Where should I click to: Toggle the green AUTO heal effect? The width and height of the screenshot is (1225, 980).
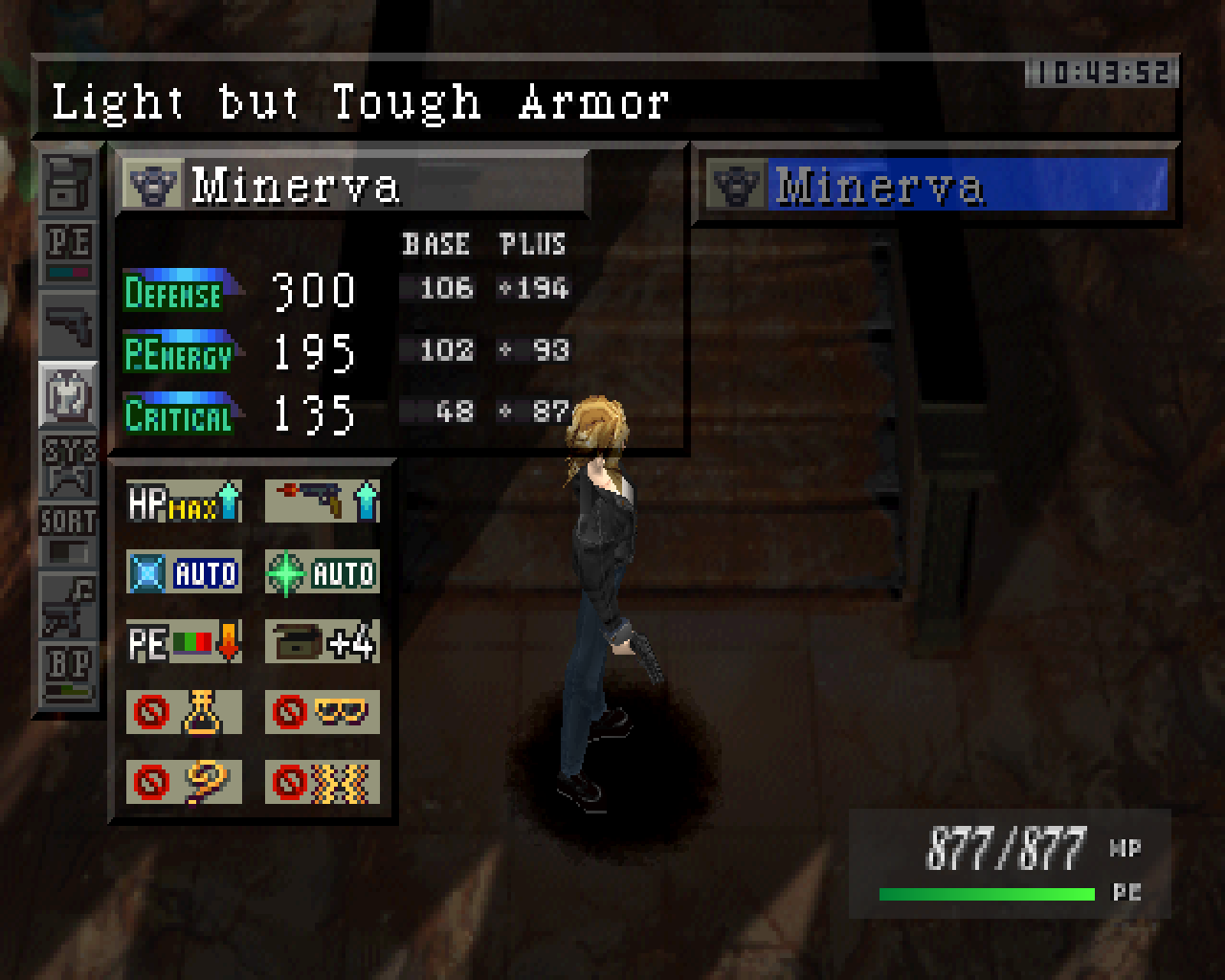click(x=322, y=571)
